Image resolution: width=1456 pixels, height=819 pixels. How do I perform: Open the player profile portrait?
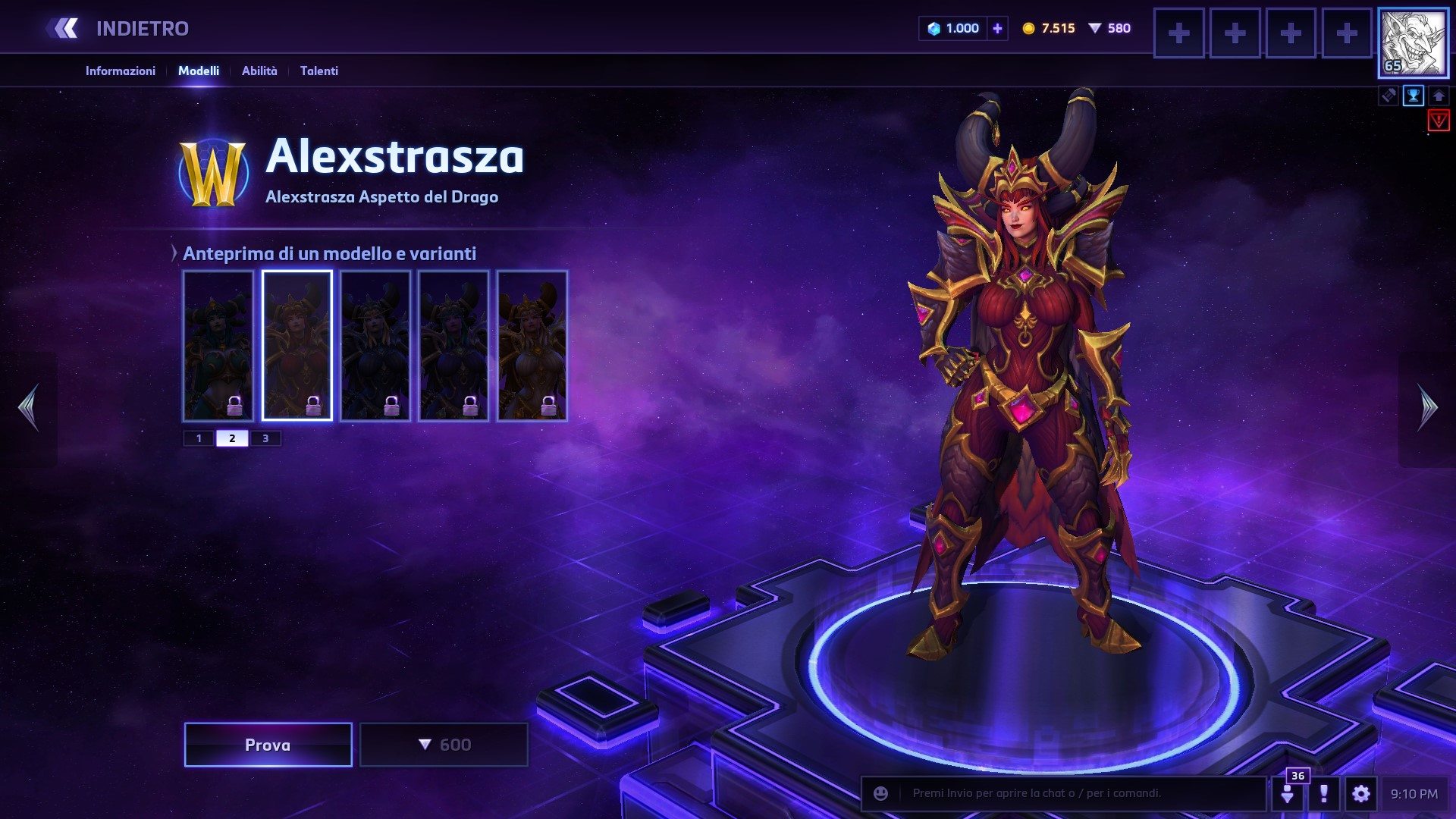point(1413,43)
